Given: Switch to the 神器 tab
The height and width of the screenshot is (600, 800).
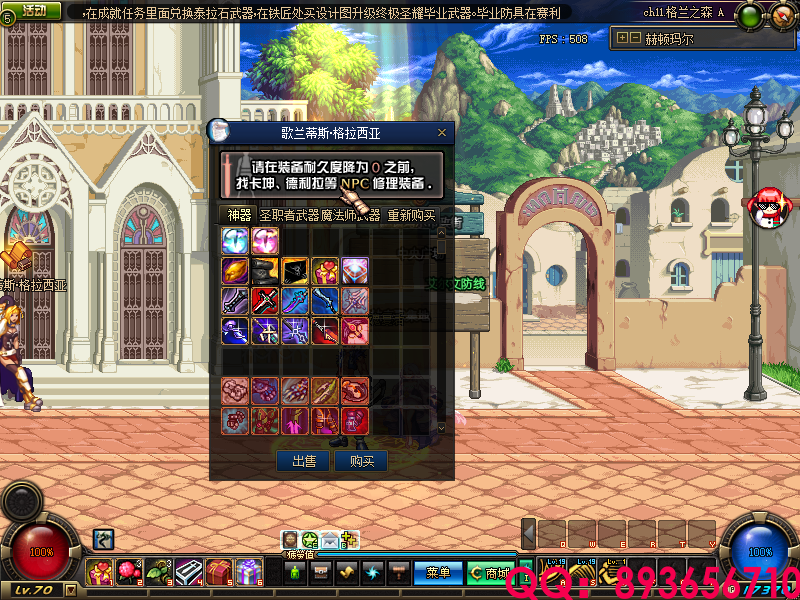Looking at the screenshot, I should 239,214.
